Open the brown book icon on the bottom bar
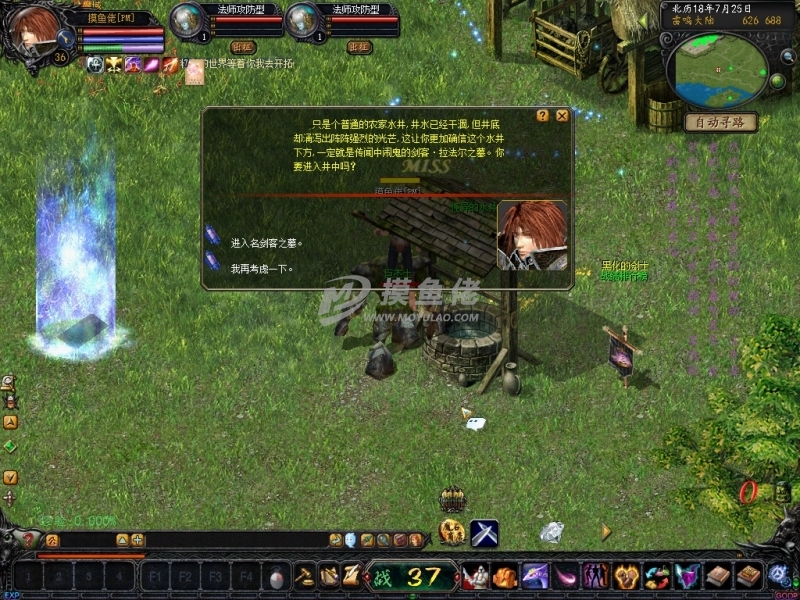The width and height of the screenshot is (800, 600). [x=718, y=576]
